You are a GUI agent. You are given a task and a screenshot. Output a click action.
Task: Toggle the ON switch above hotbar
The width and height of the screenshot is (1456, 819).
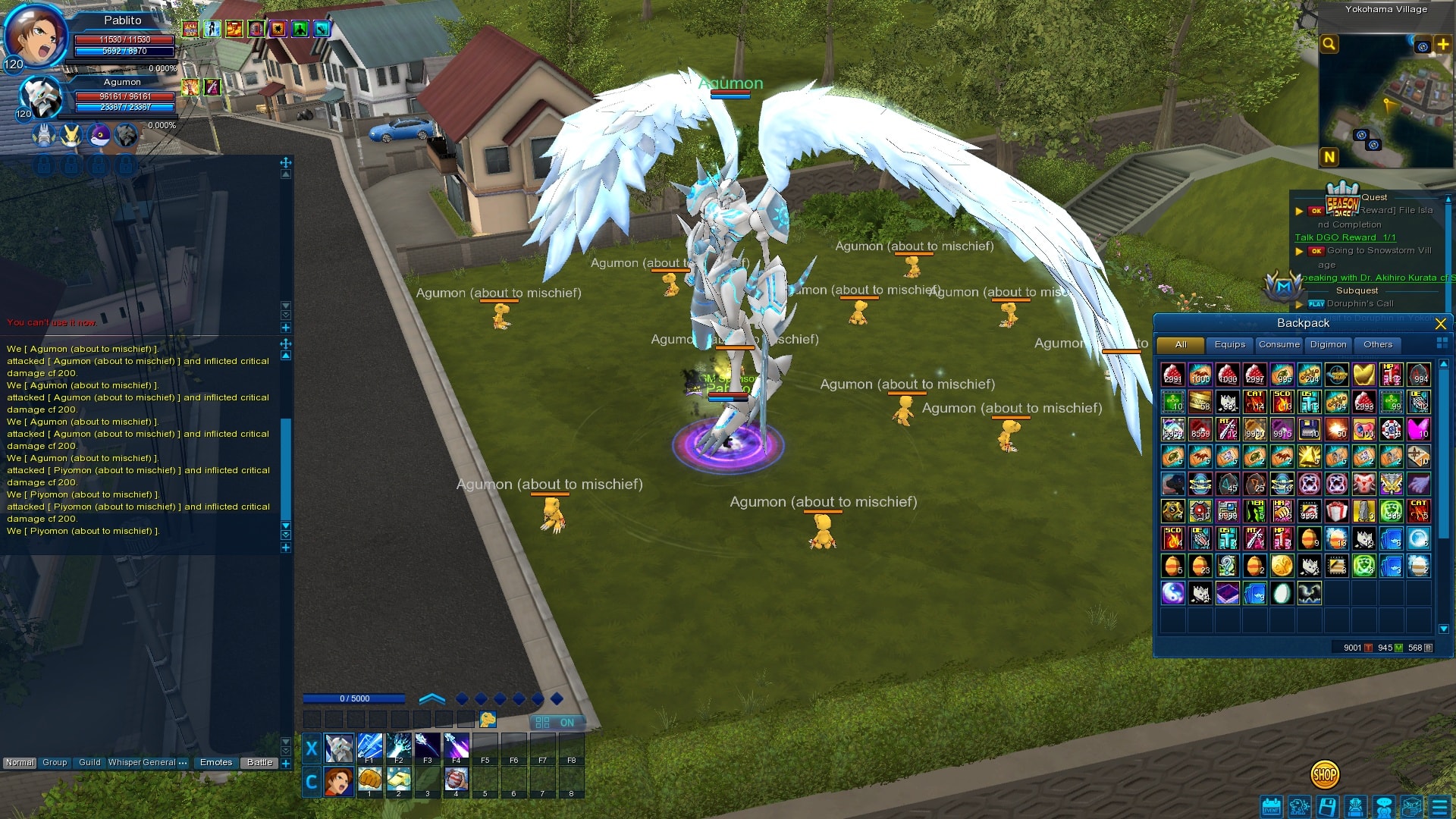556,723
